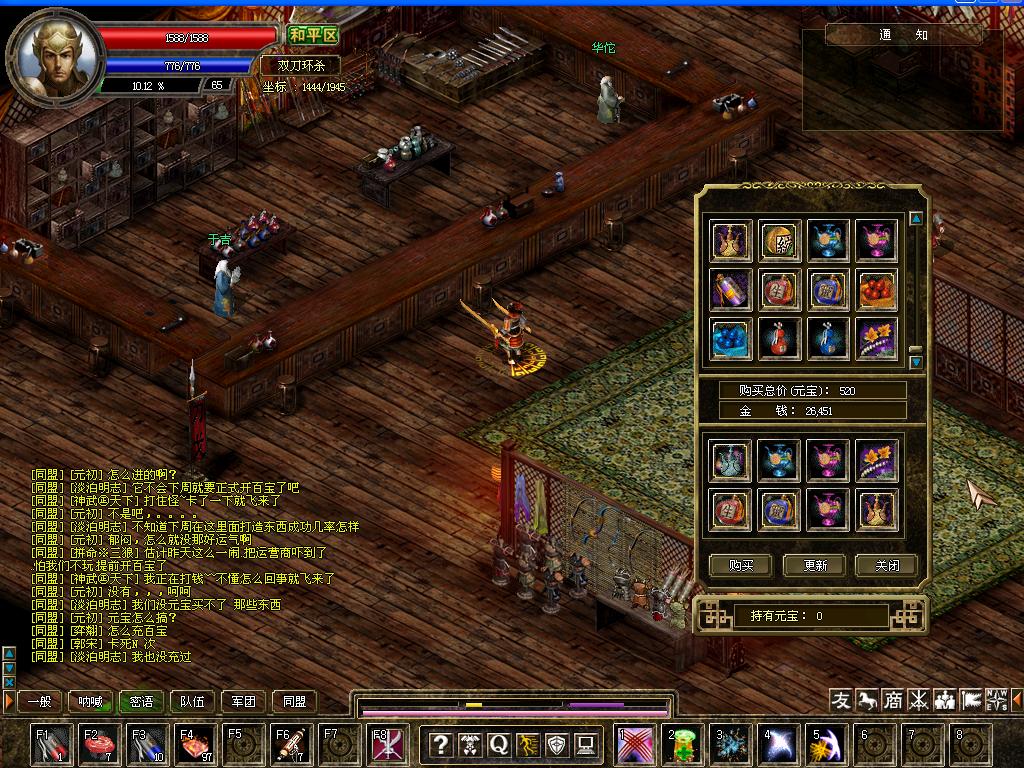Open the help question mark button

point(440,744)
